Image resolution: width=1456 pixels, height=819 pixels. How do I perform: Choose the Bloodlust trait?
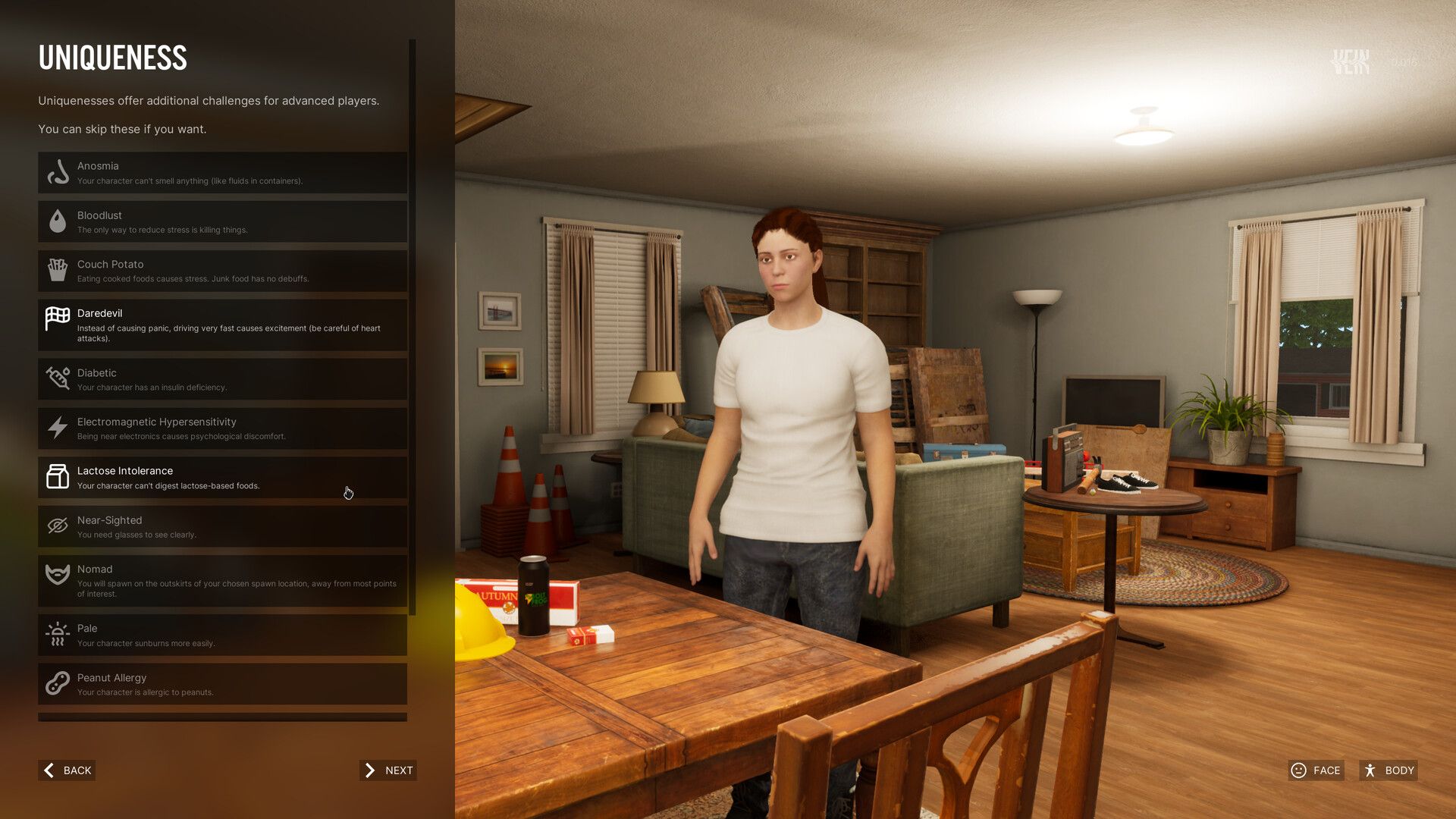tap(222, 222)
